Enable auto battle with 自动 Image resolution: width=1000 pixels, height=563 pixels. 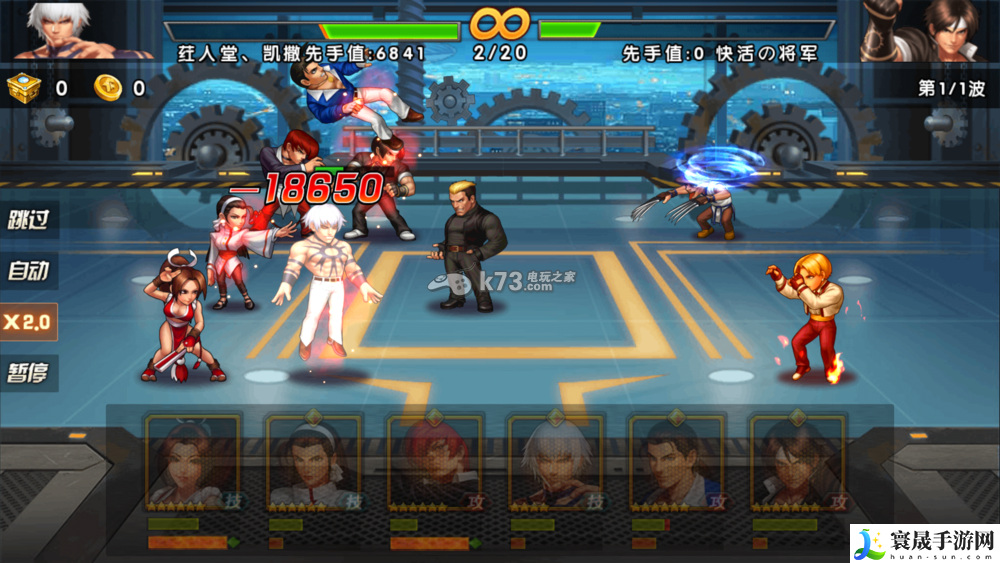(x=29, y=270)
